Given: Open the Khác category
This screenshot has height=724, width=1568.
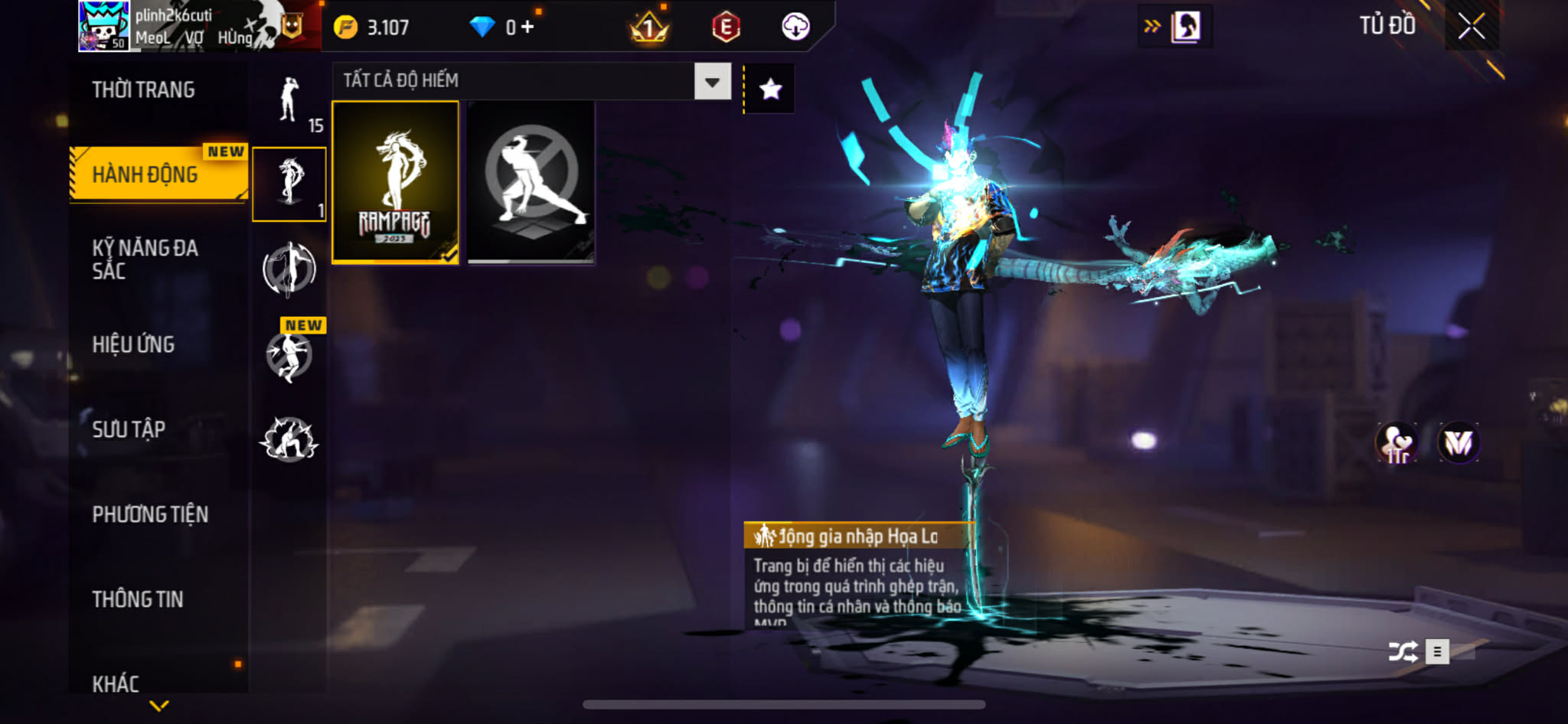Looking at the screenshot, I should pos(116,683).
